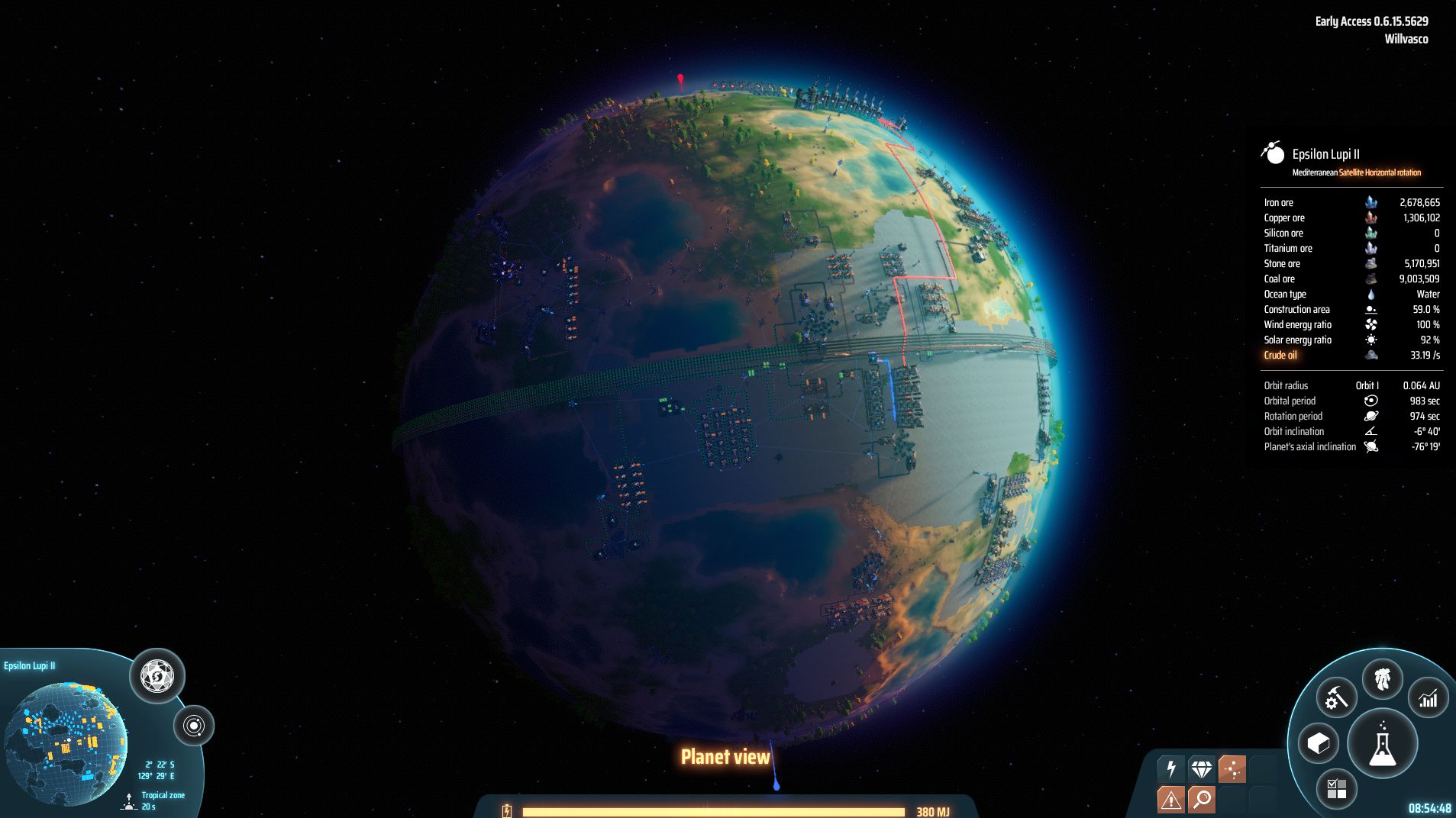Switch to Planet view
This screenshot has width=1456, height=818.
[725, 757]
